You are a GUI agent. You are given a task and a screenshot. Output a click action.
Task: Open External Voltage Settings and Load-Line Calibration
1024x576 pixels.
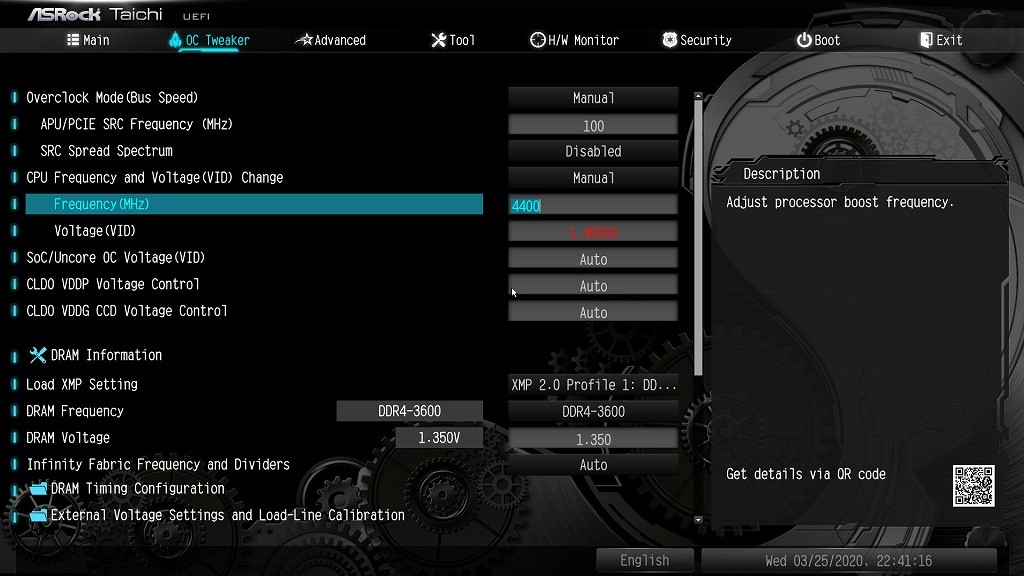coord(227,516)
